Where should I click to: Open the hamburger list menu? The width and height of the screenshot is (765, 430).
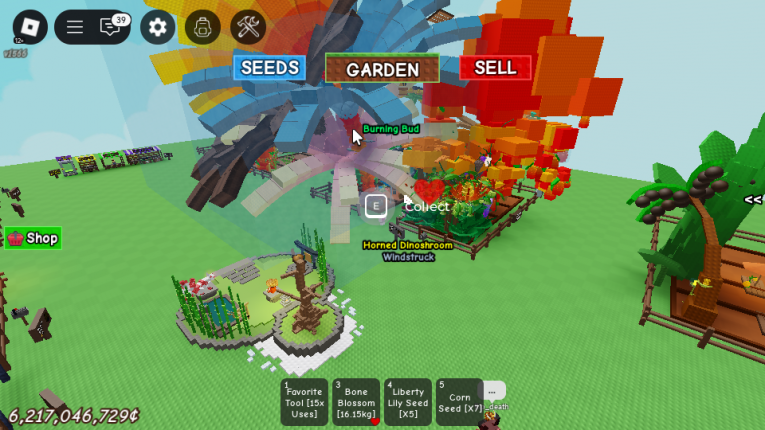click(75, 27)
